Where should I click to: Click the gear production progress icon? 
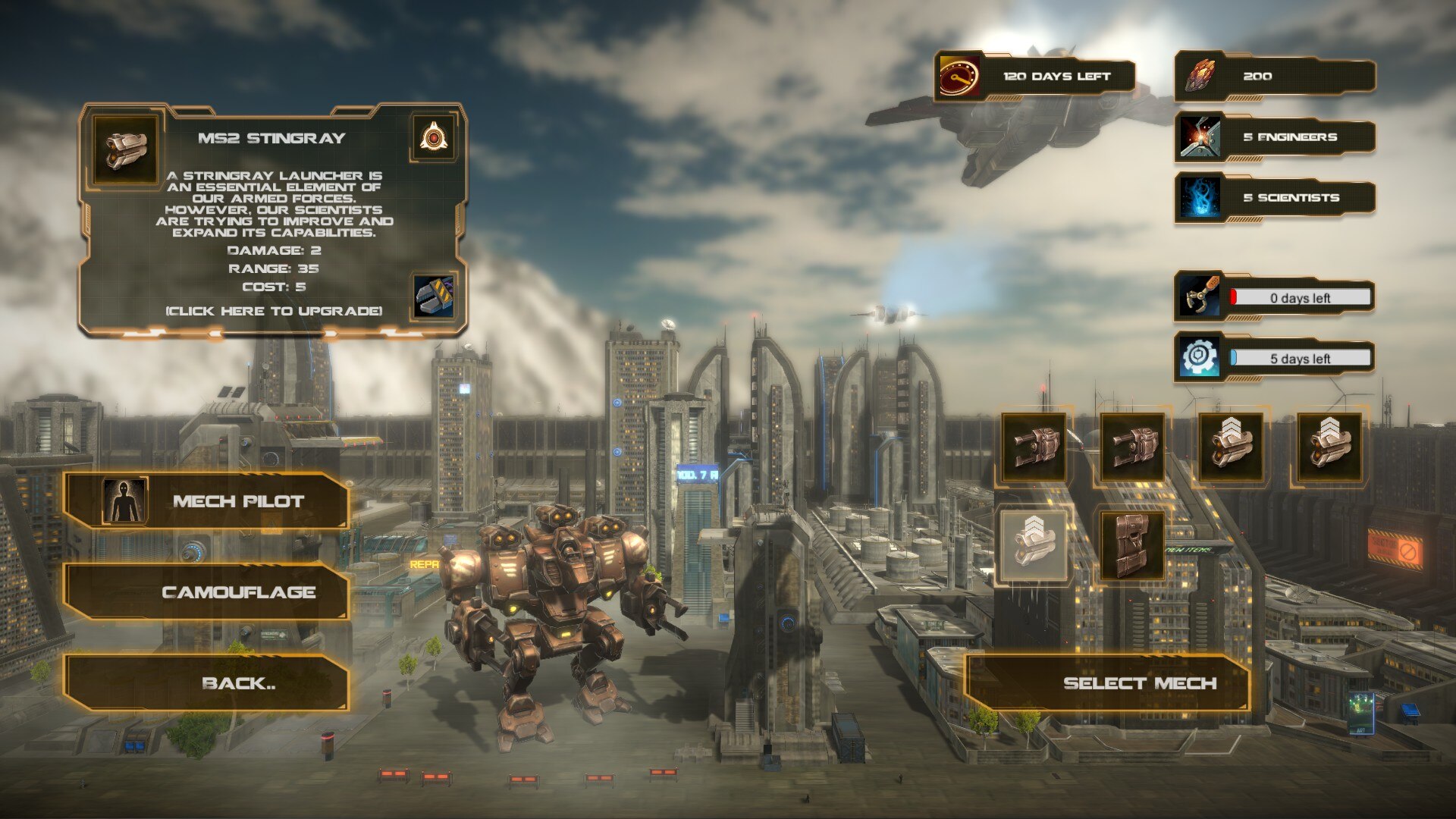tap(1200, 357)
